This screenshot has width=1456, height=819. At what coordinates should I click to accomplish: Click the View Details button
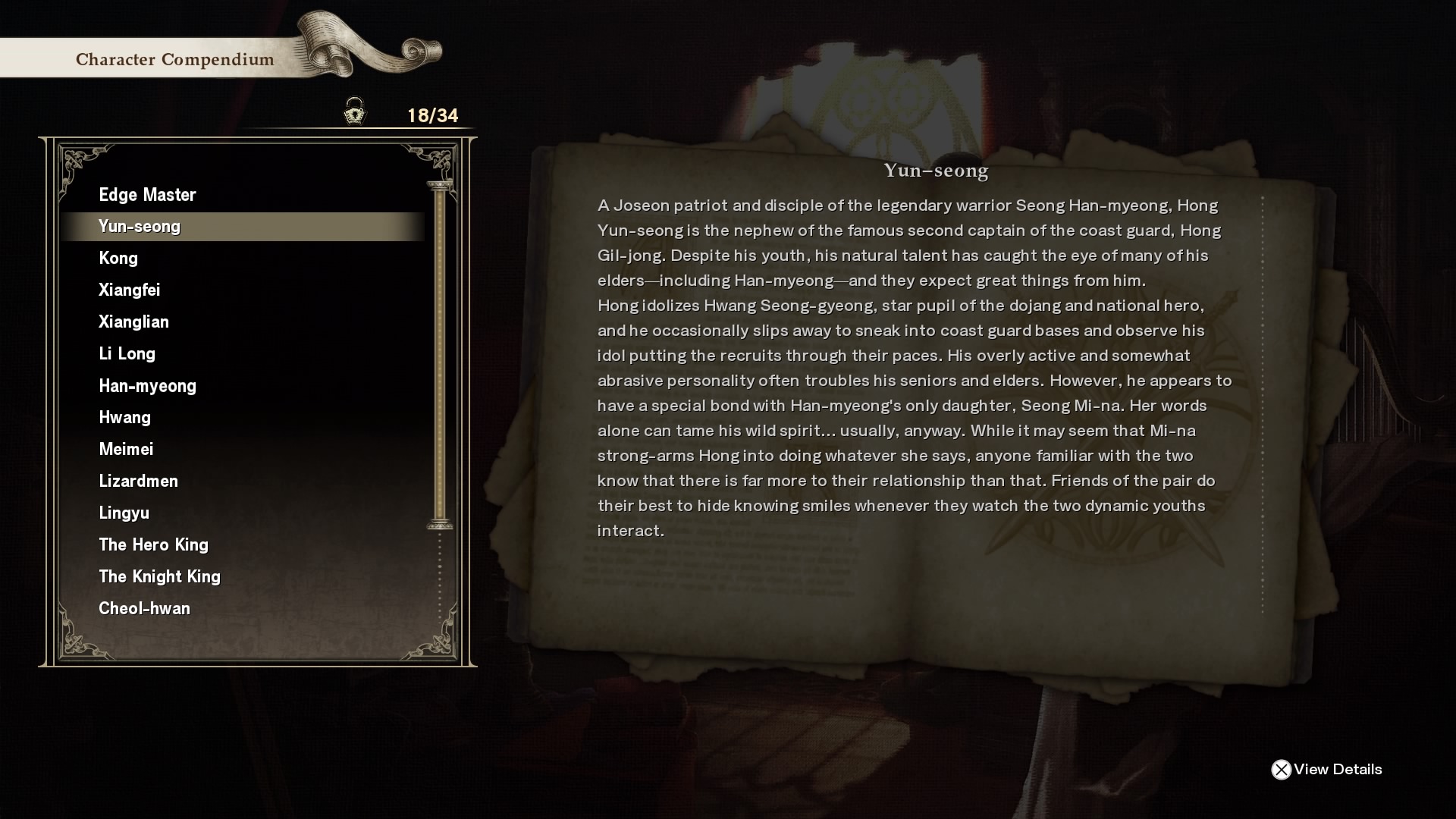1327,770
